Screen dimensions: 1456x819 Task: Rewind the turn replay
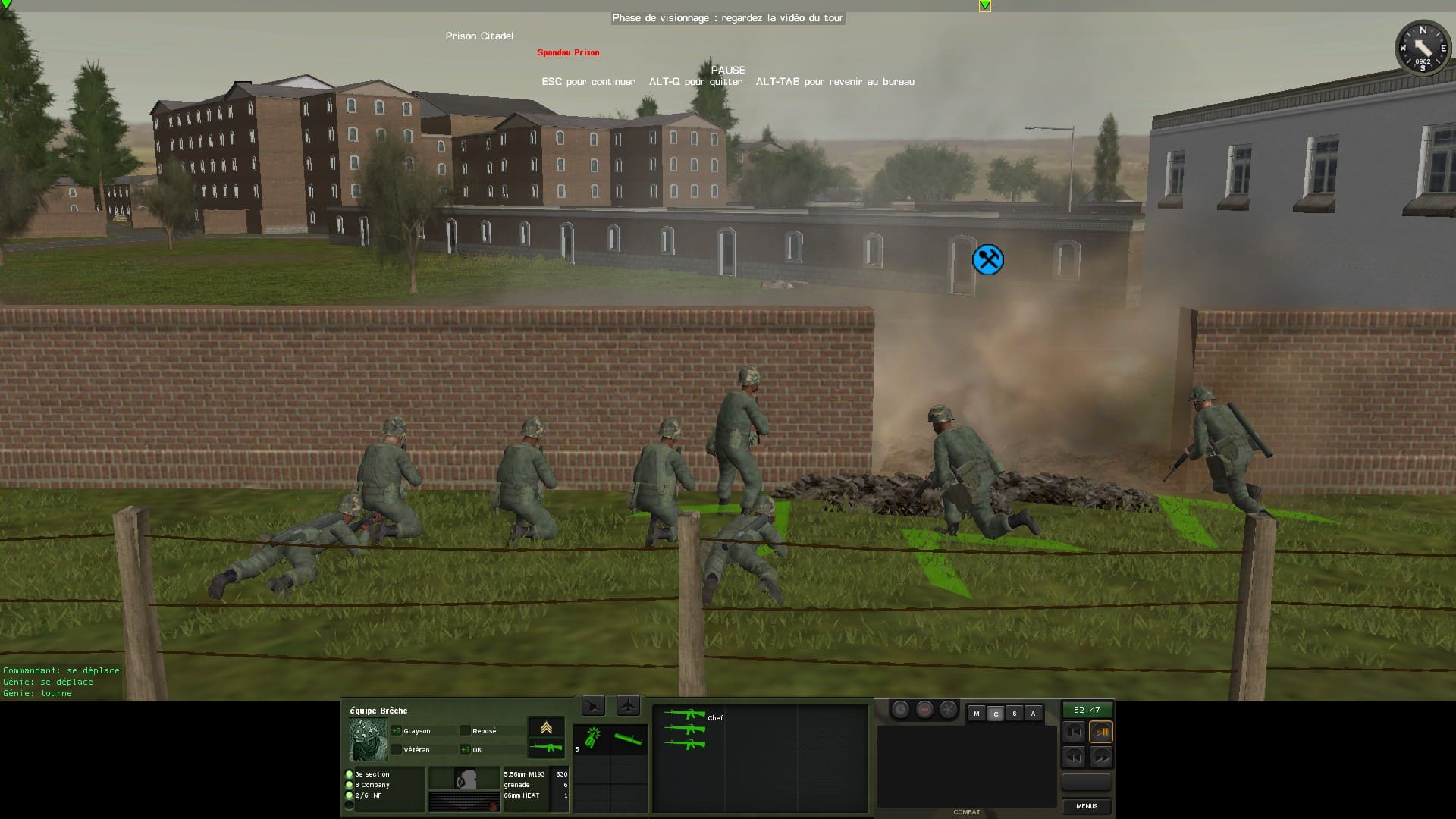pyautogui.click(x=1074, y=757)
